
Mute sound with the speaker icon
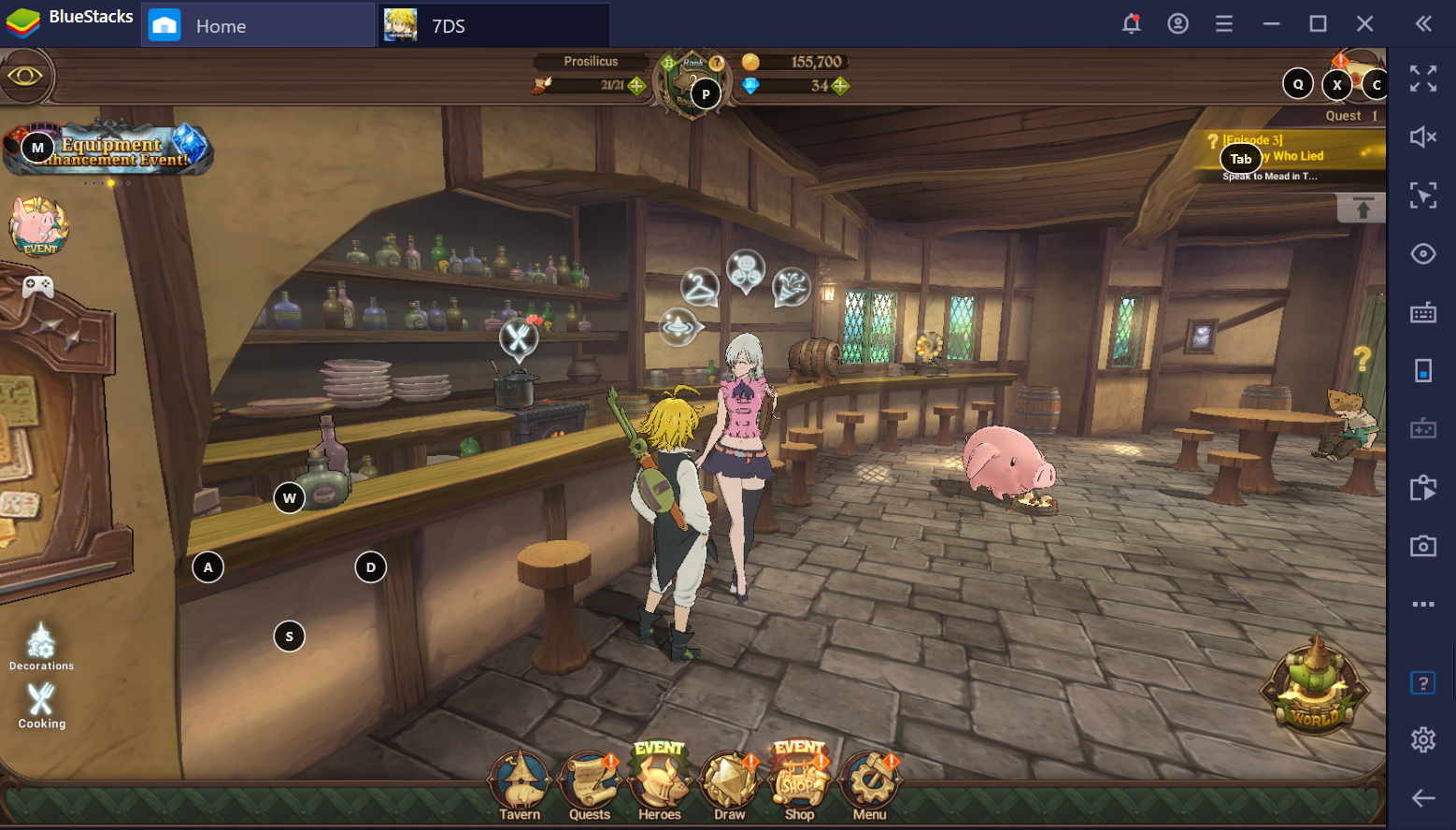1423,136
